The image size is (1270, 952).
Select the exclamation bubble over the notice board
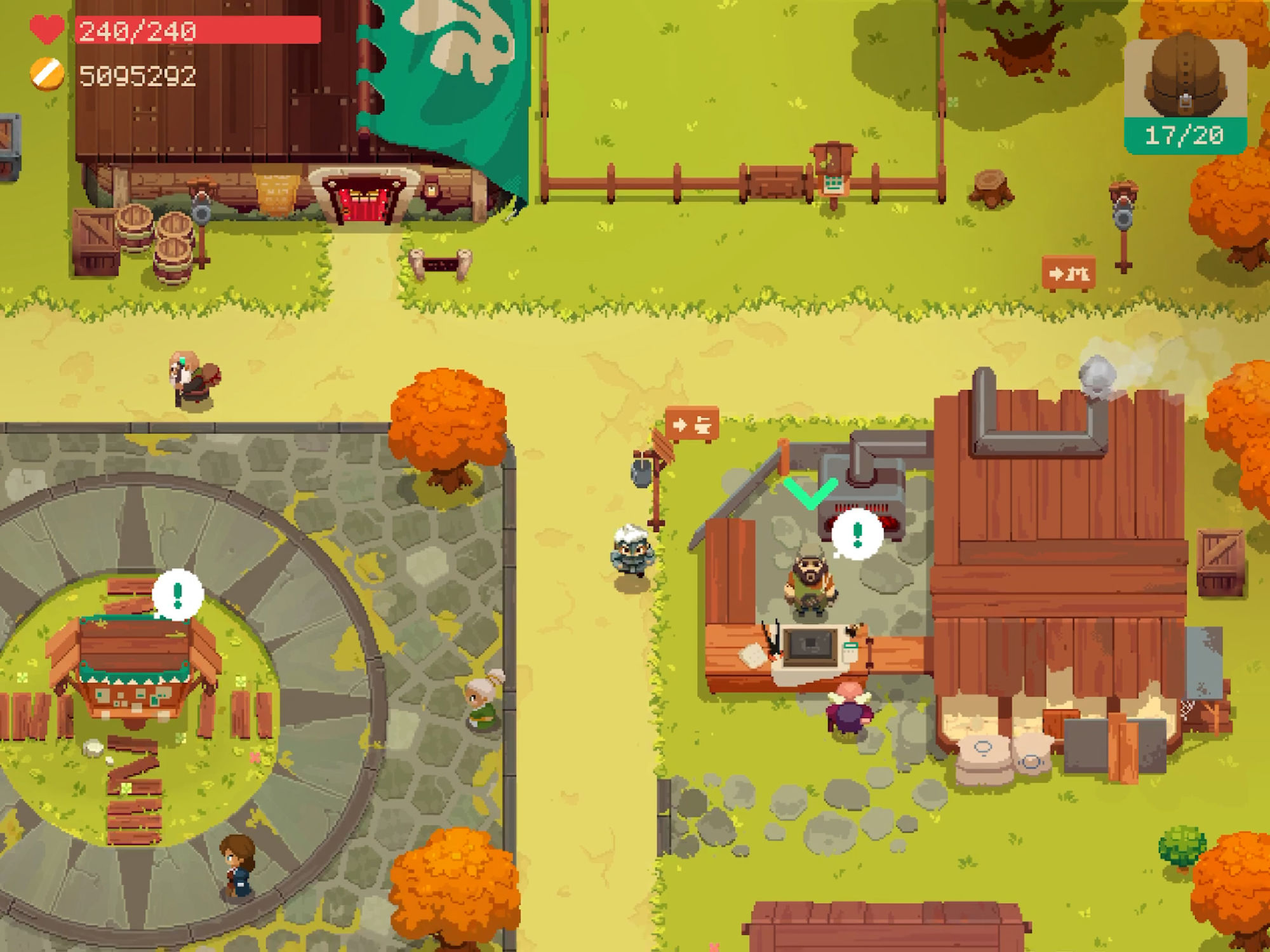[178, 595]
